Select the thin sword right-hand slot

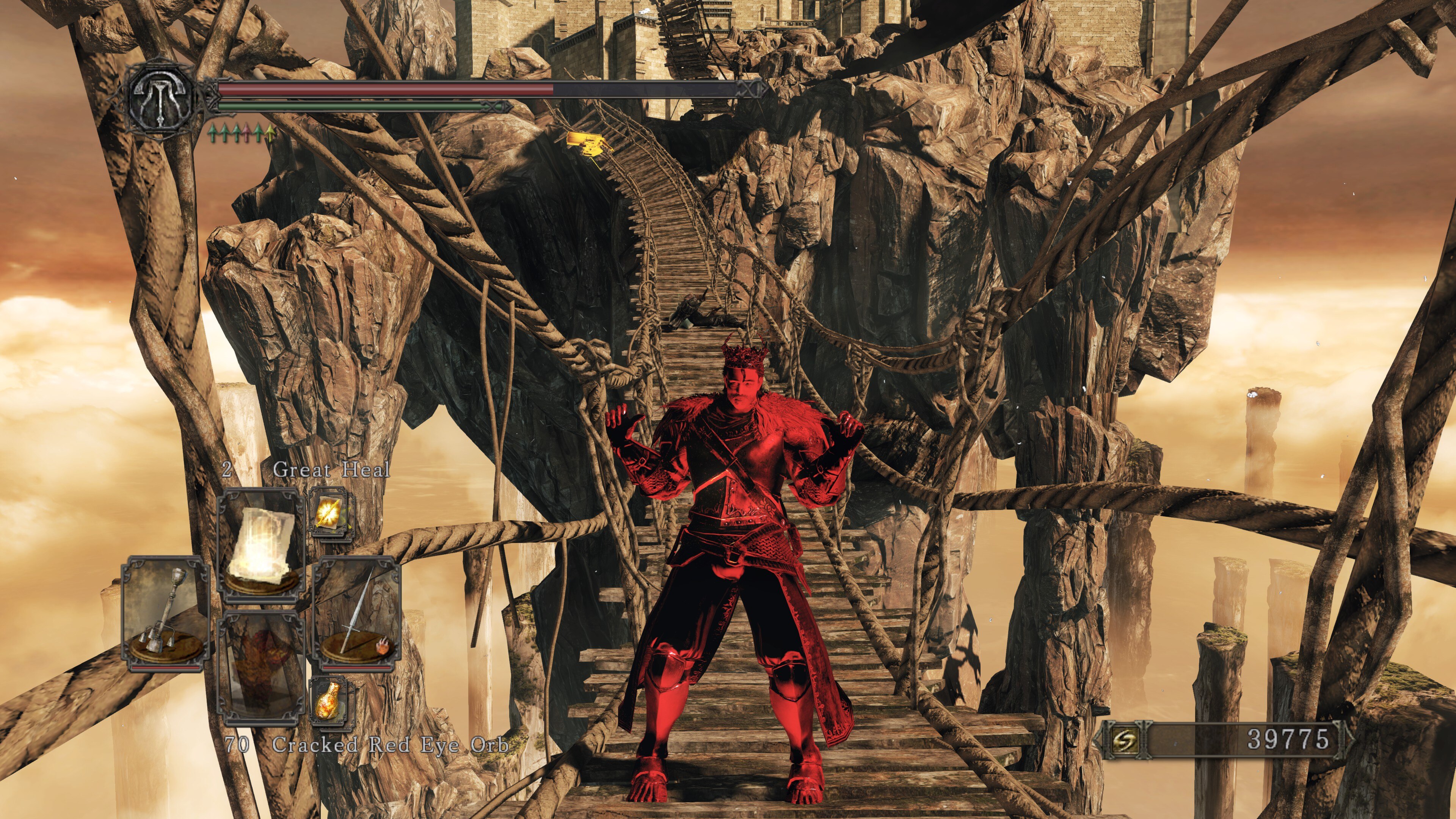(357, 613)
